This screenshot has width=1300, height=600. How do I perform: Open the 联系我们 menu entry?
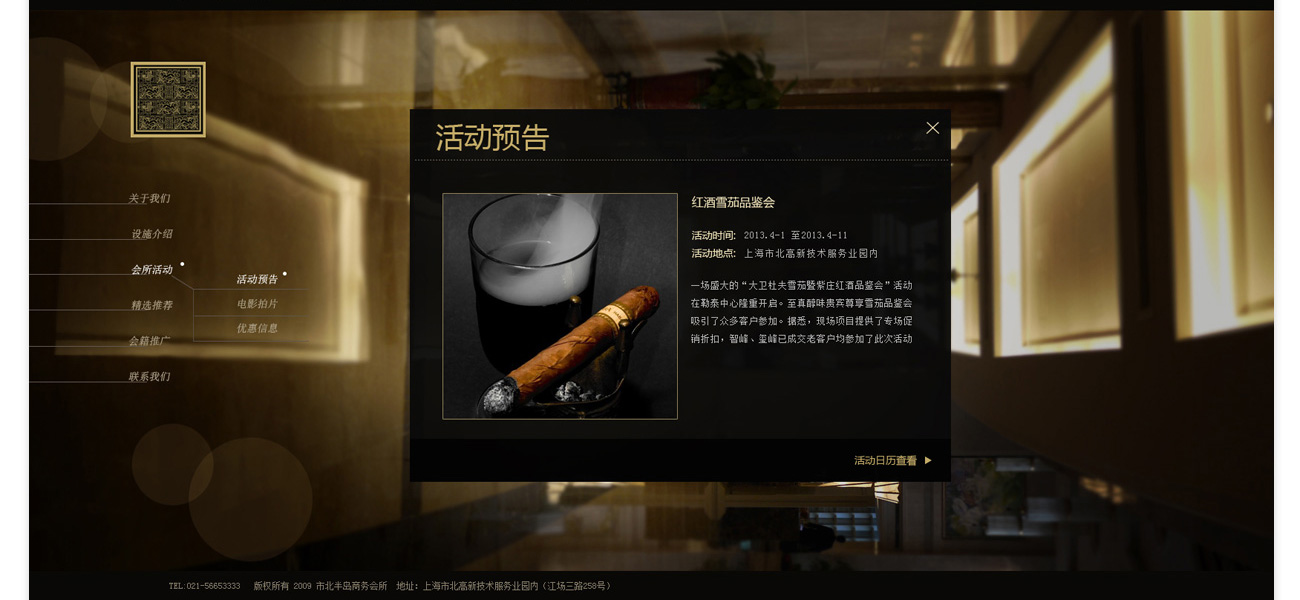pos(150,377)
